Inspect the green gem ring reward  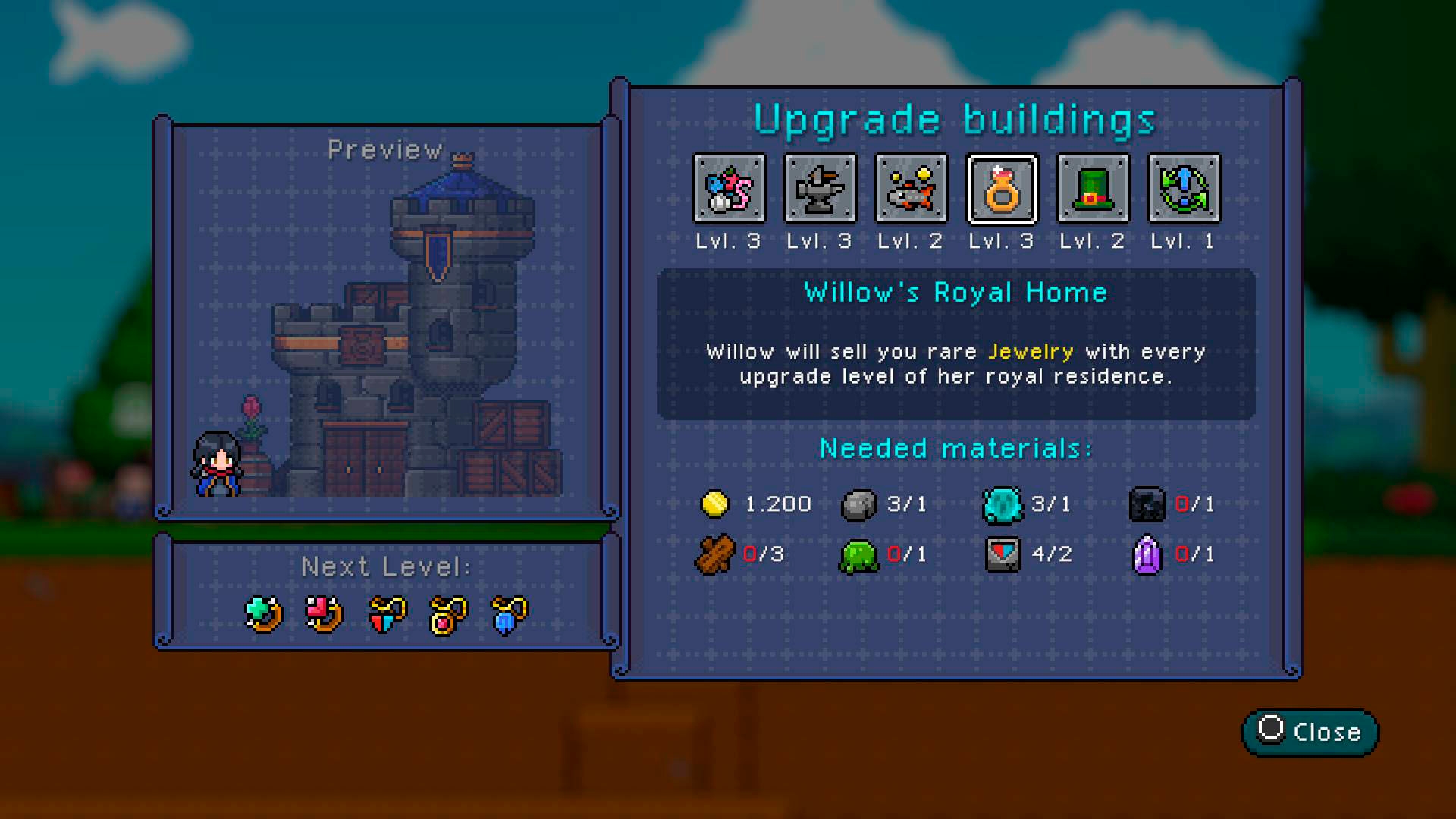(x=264, y=613)
